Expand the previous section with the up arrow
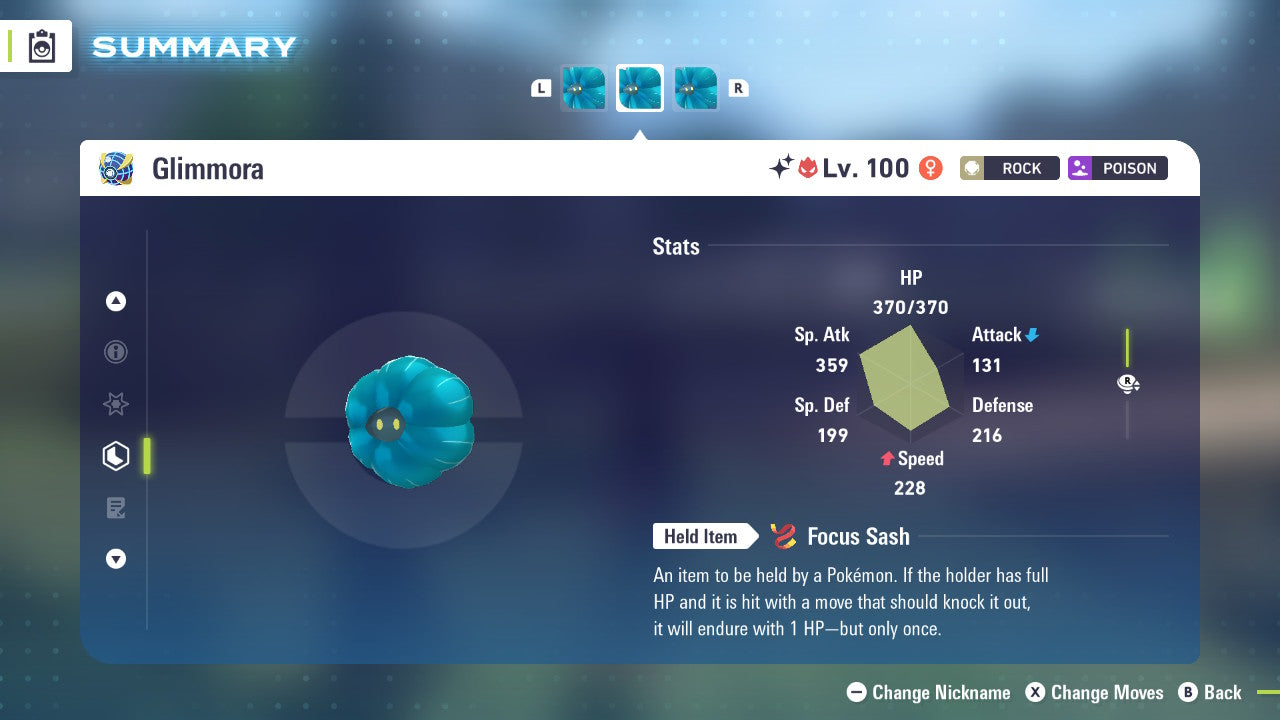1280x720 pixels. [x=116, y=301]
